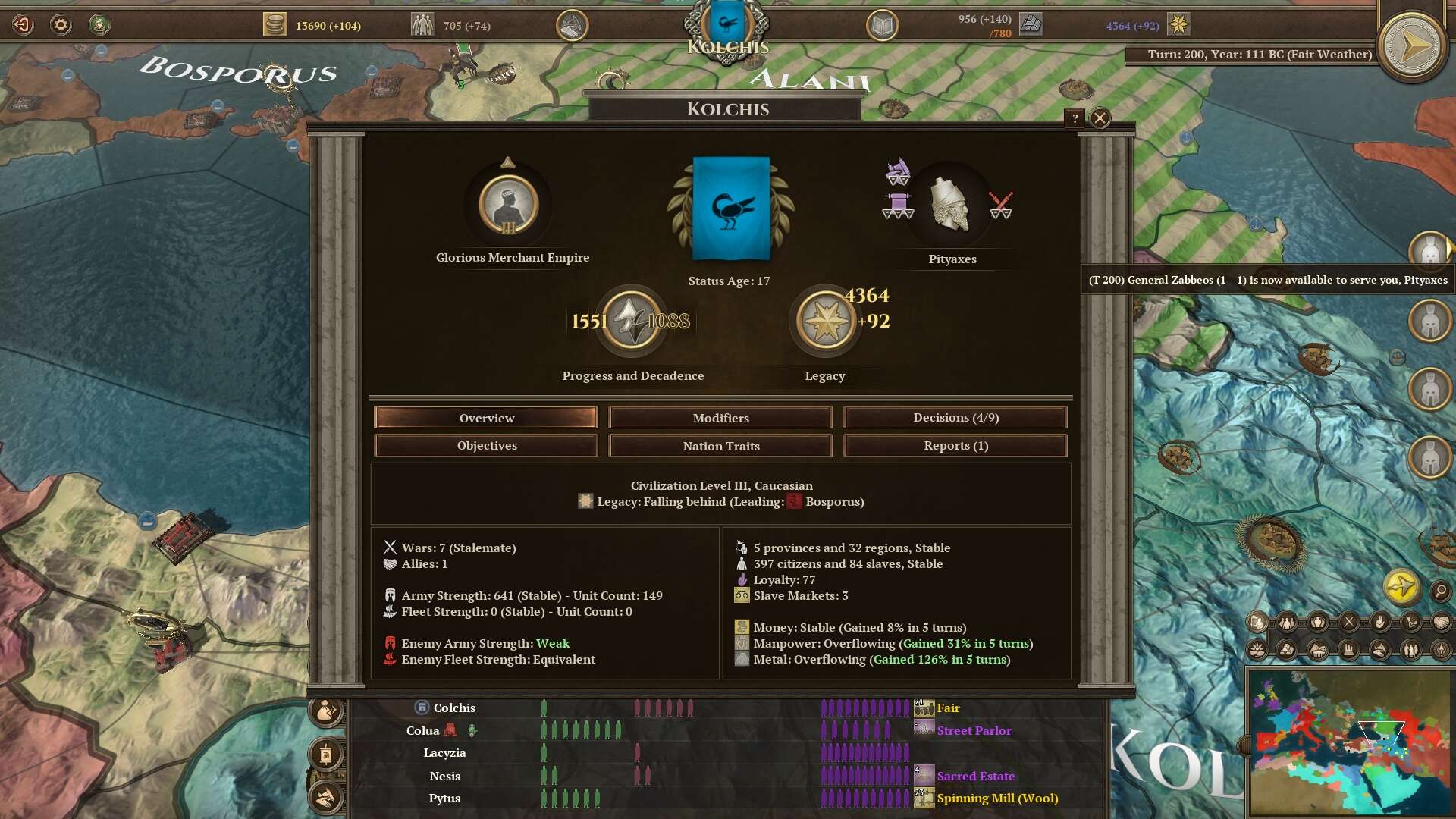Show the Objectives tab
The width and height of the screenshot is (1456, 819).
(x=486, y=446)
